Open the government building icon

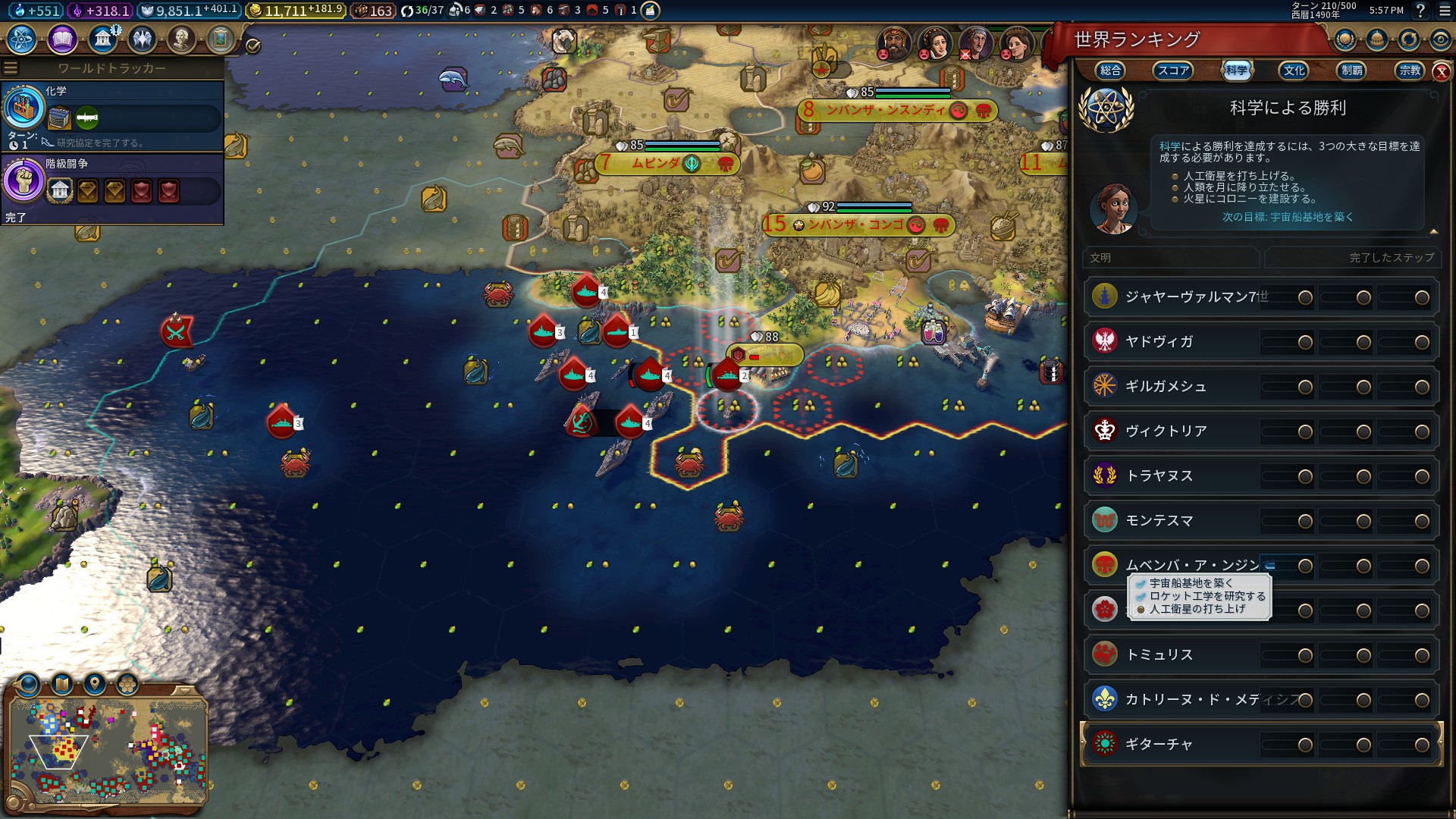(x=102, y=39)
